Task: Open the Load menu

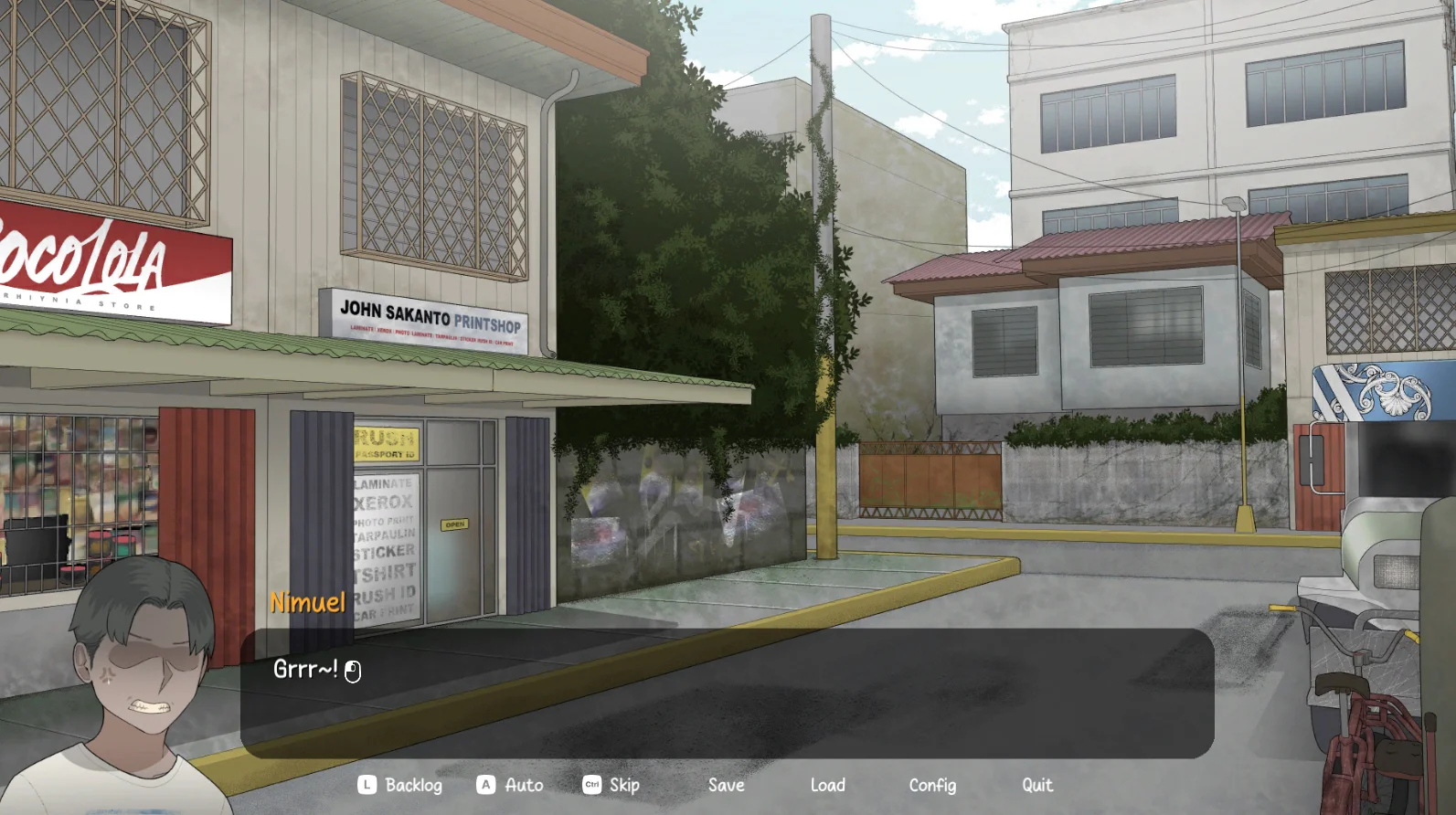Action: [x=827, y=785]
